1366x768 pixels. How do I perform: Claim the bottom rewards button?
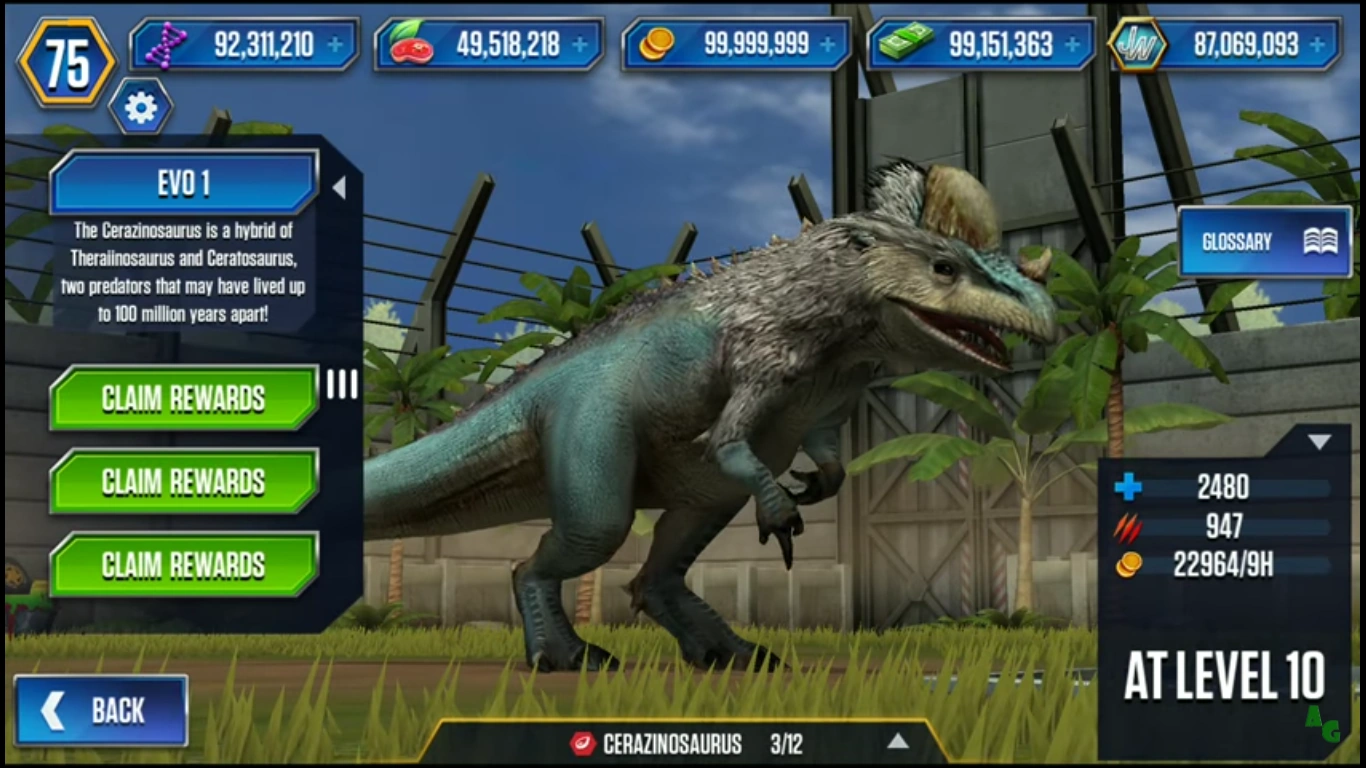tap(184, 565)
